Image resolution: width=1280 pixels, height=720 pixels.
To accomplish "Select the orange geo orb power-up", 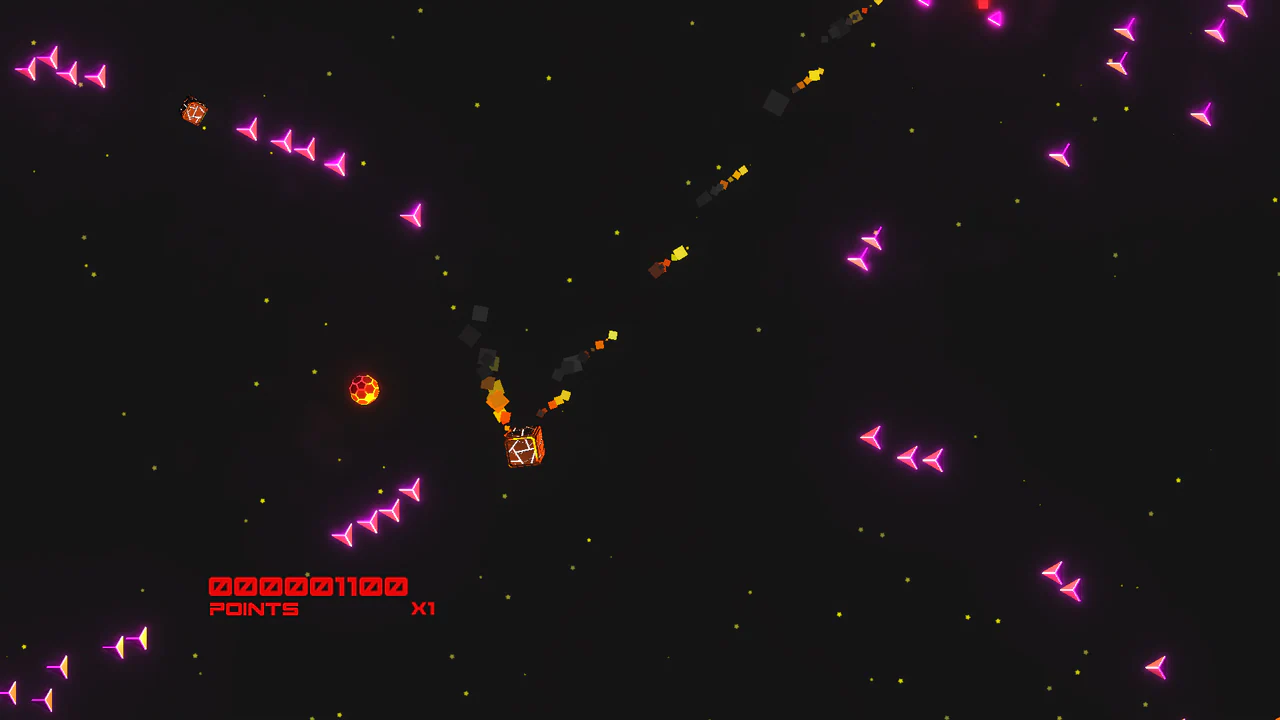I will coord(363,390).
